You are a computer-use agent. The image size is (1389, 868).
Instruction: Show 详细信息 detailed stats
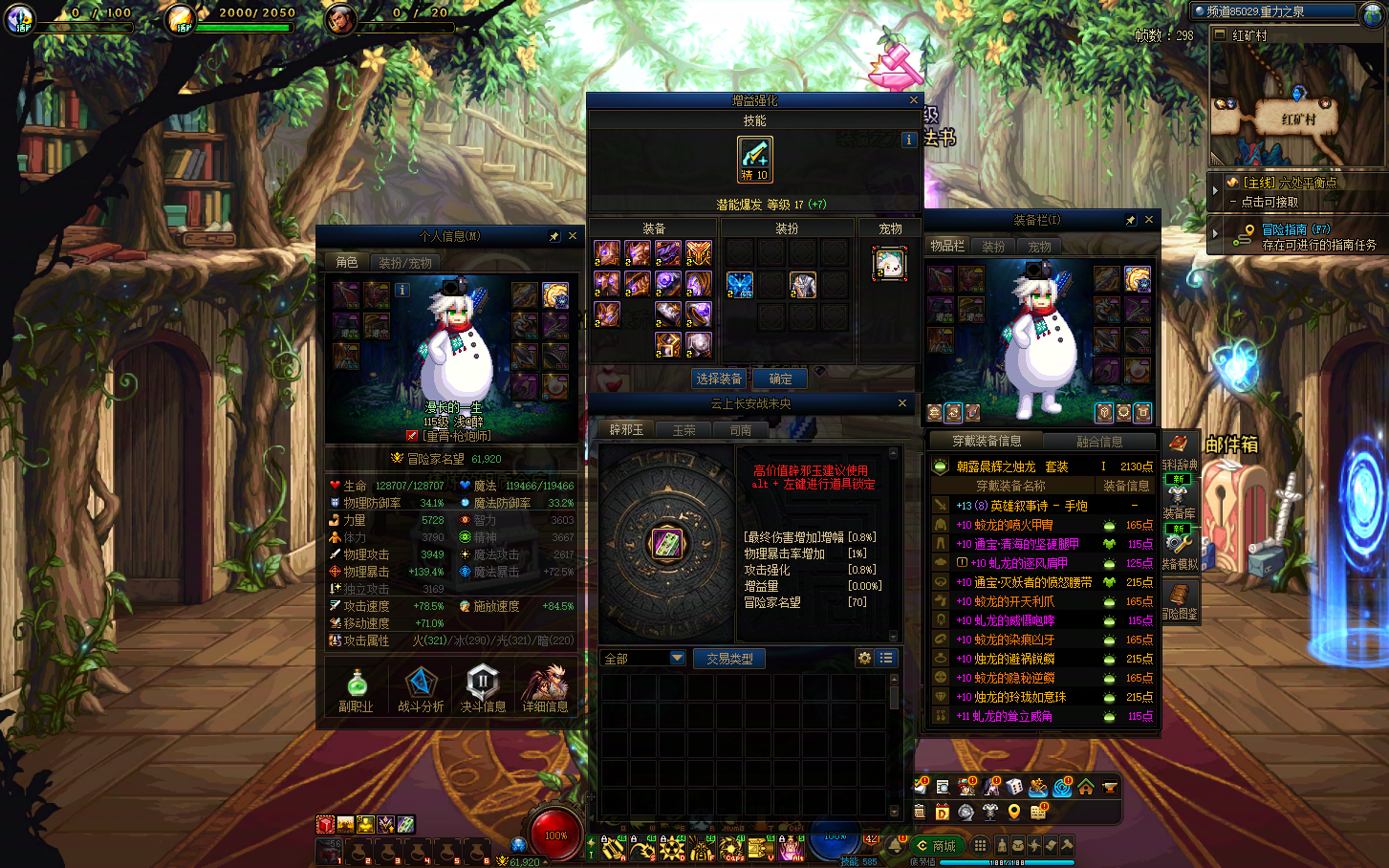[545, 689]
